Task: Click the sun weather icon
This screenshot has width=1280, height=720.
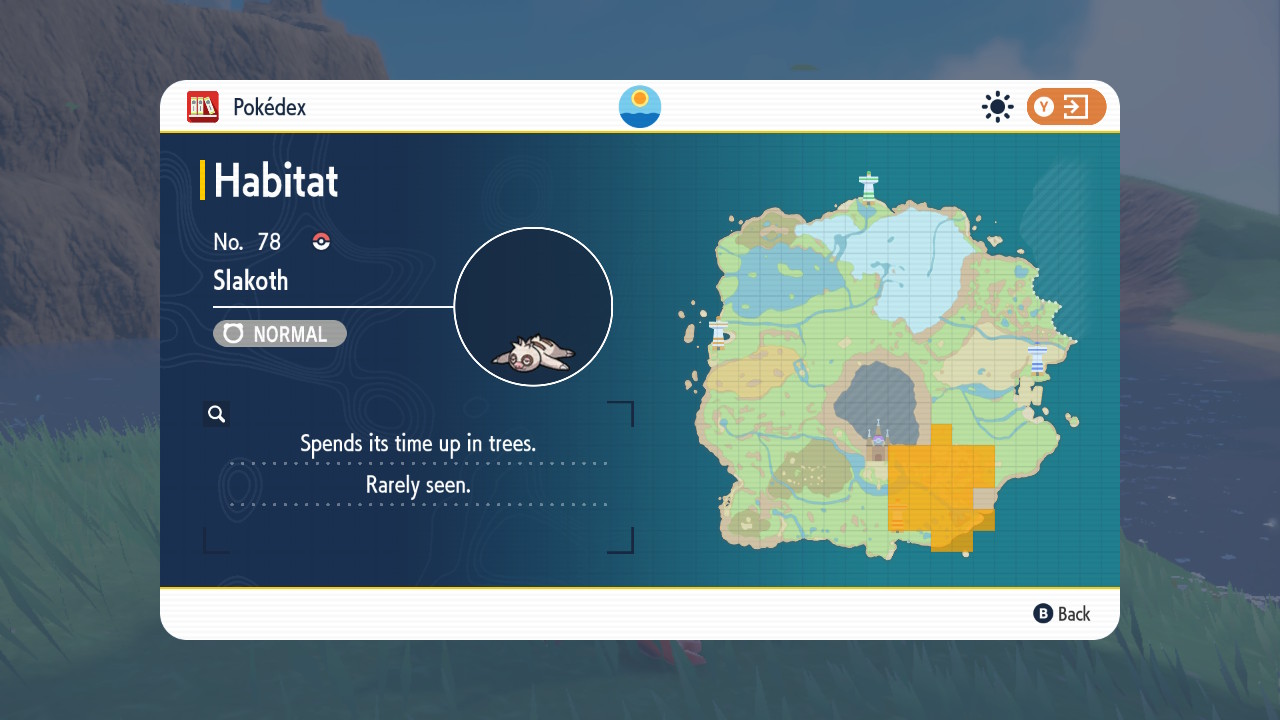Action: click(x=997, y=107)
